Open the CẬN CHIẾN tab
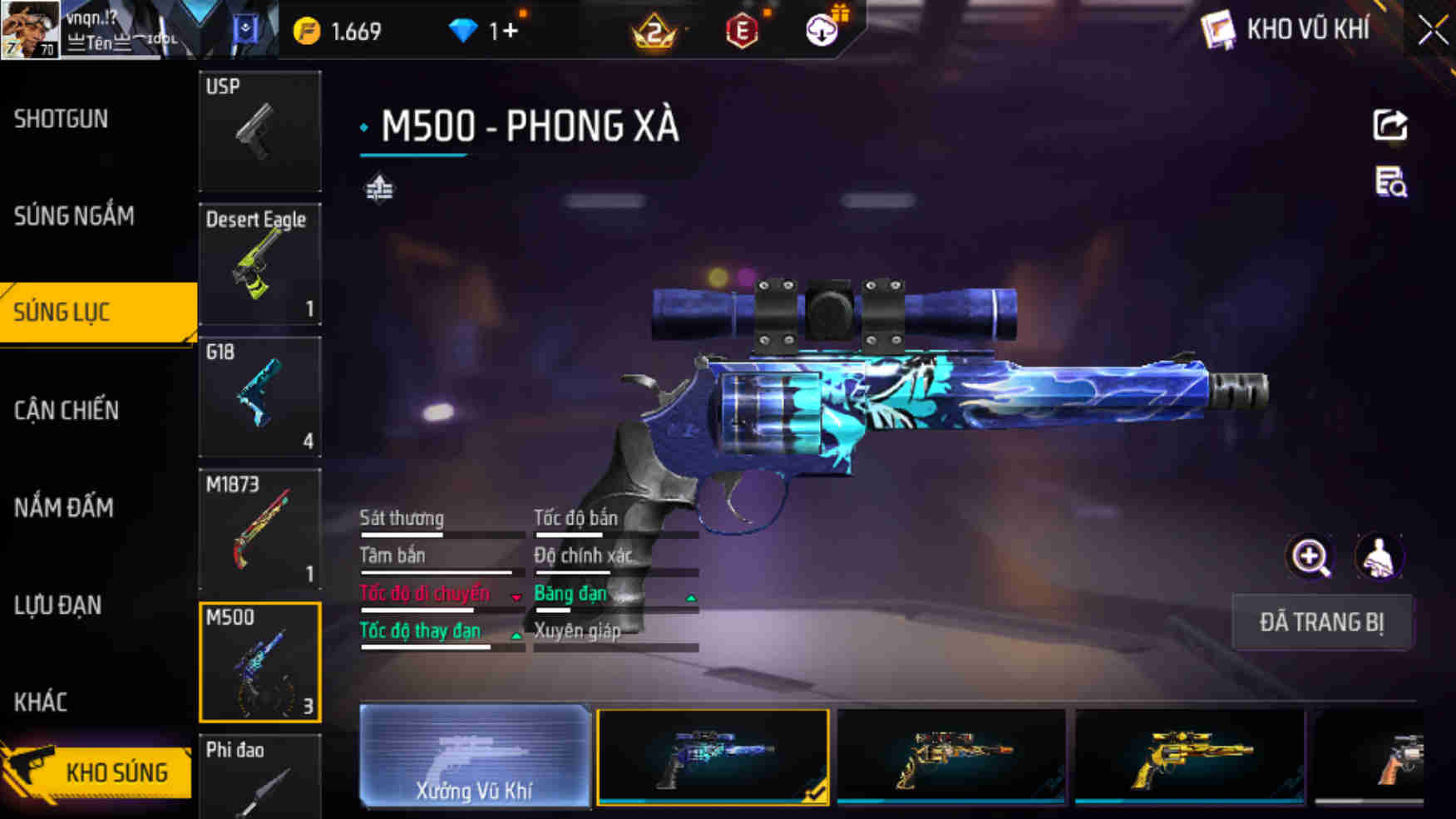This screenshot has height=819, width=1456. coord(67,411)
